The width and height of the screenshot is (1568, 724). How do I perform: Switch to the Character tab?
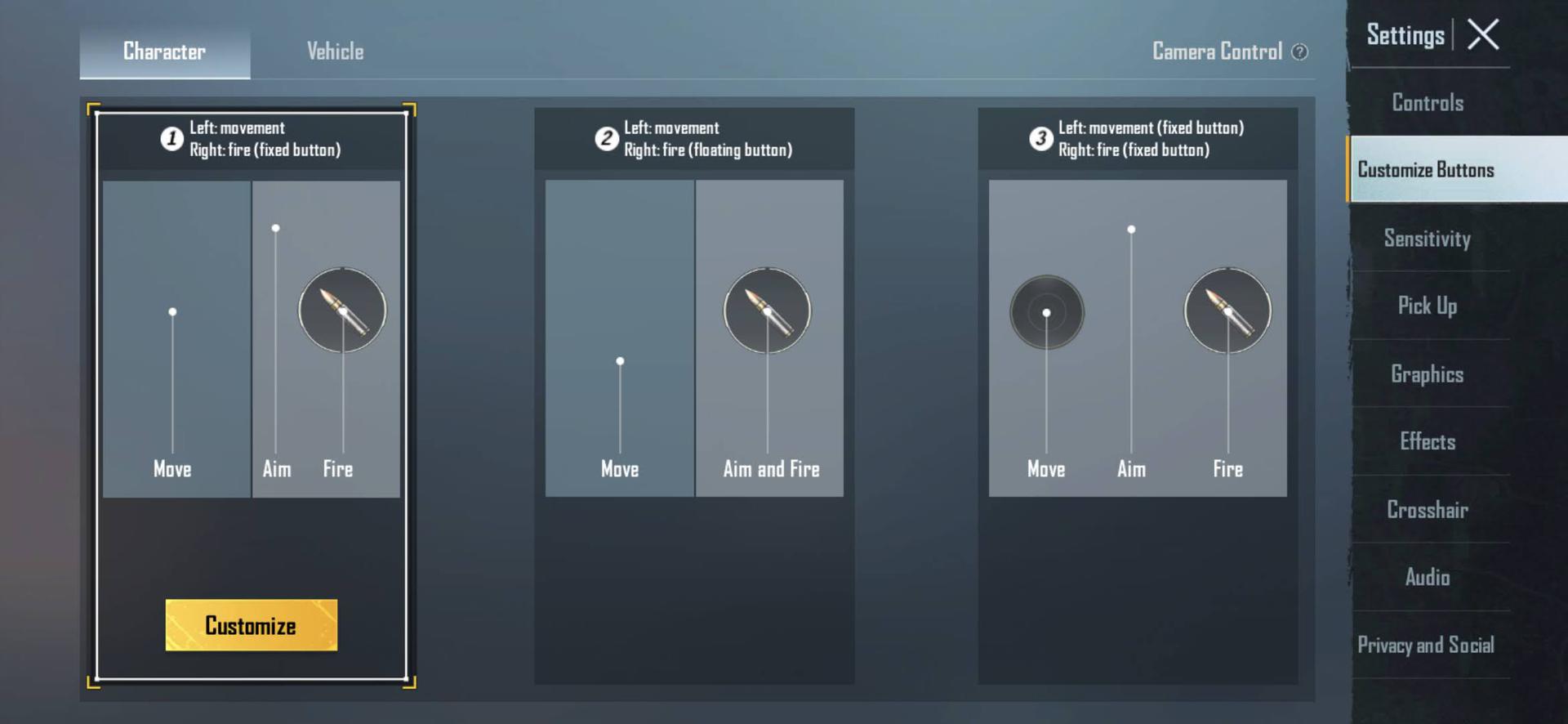pos(164,51)
